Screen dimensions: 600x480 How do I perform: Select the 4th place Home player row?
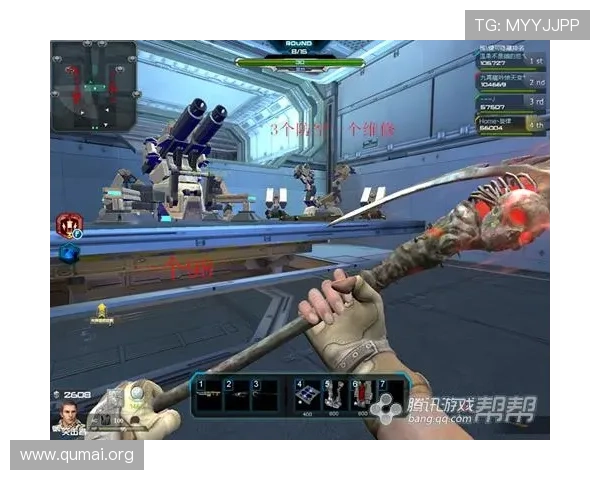[x=510, y=123]
